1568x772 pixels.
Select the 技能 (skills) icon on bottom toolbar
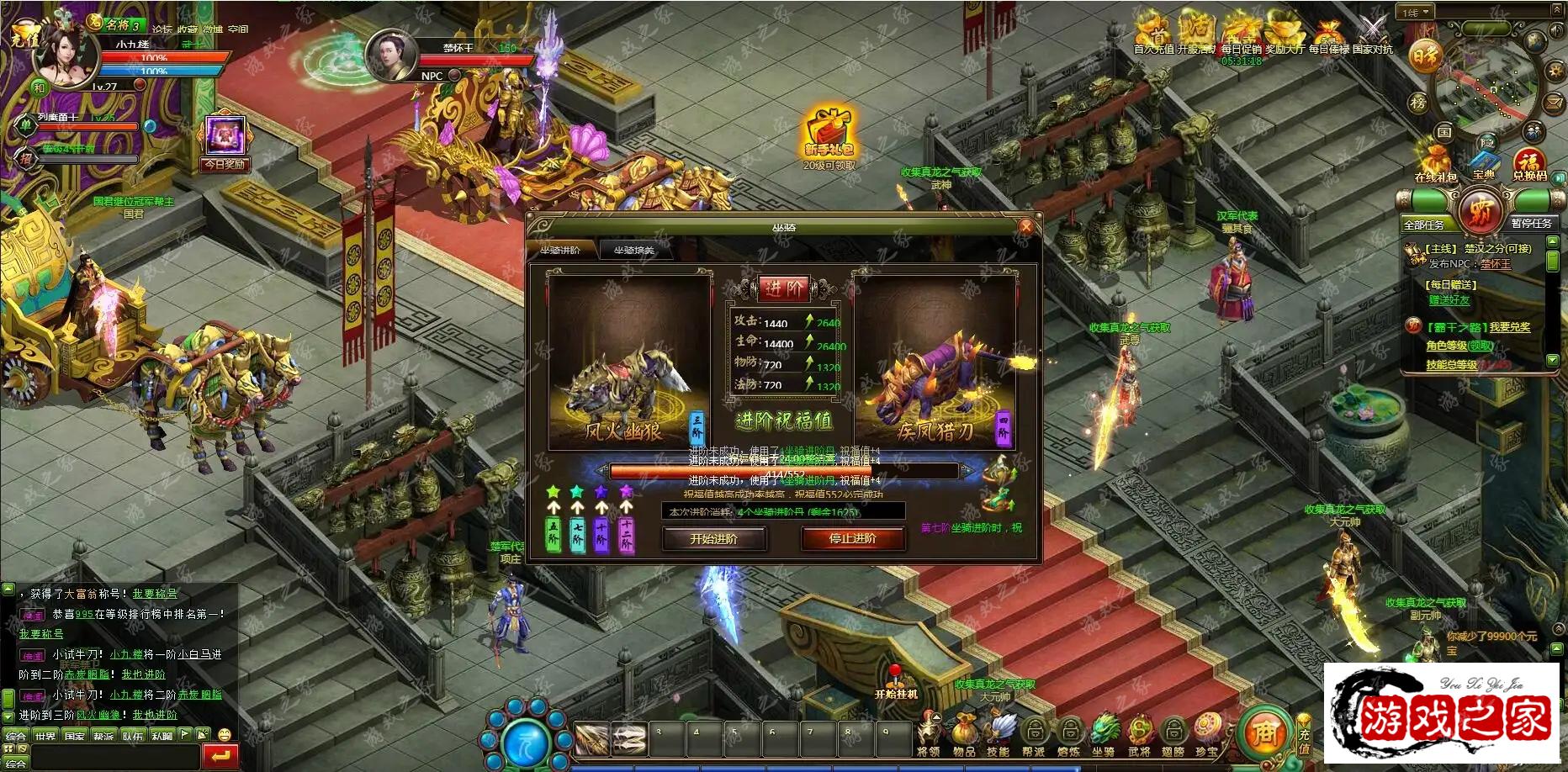(x=1002, y=729)
